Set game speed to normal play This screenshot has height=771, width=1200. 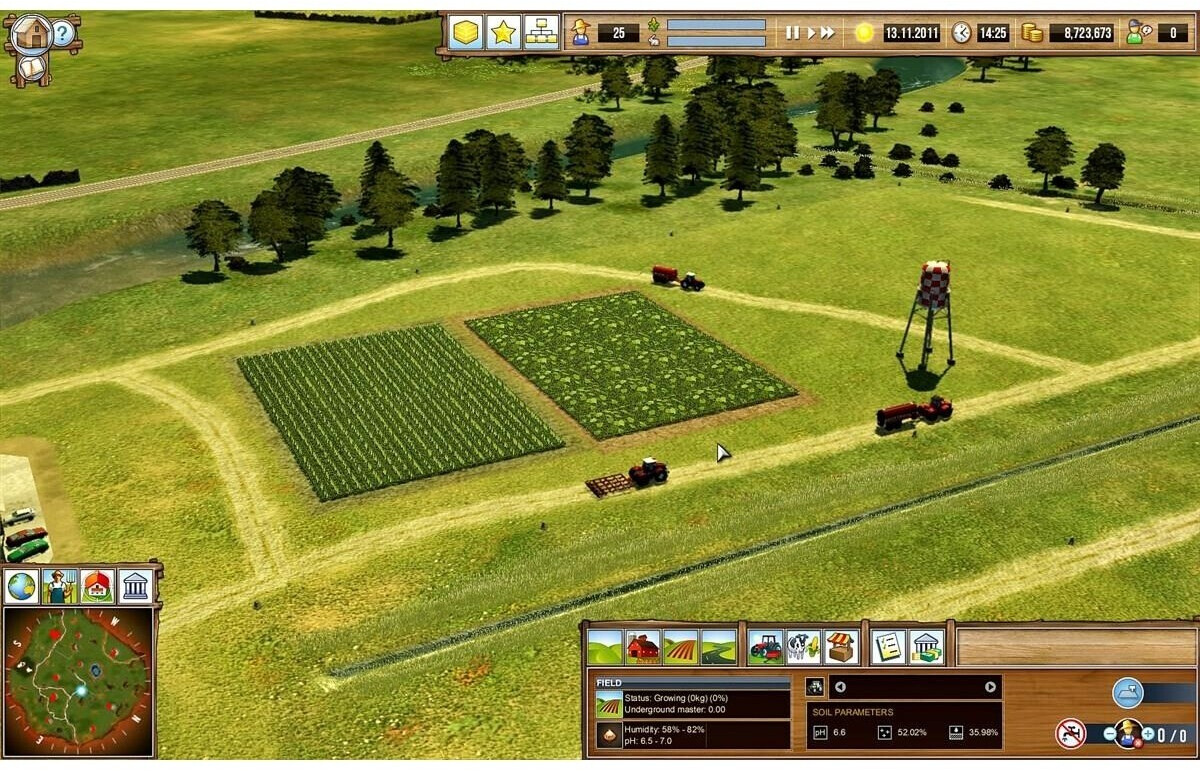(809, 33)
